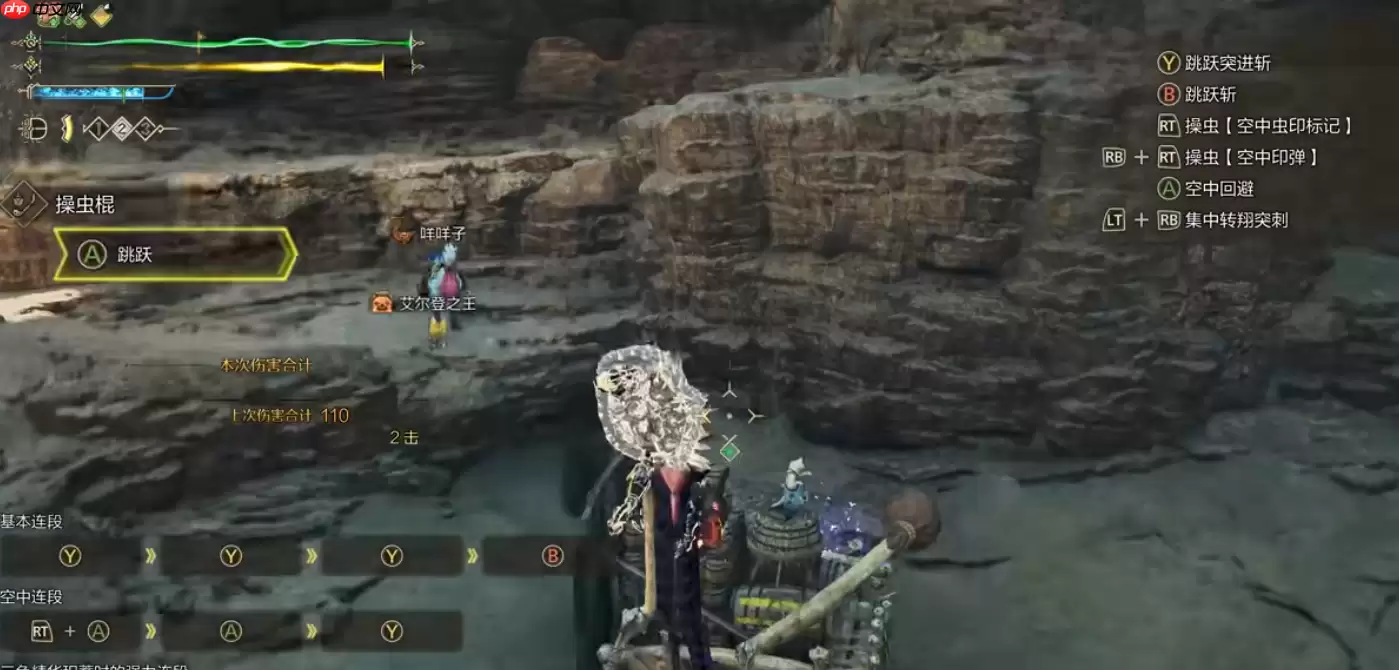Select the 操虫棍 weapon emblem icon

[23, 204]
